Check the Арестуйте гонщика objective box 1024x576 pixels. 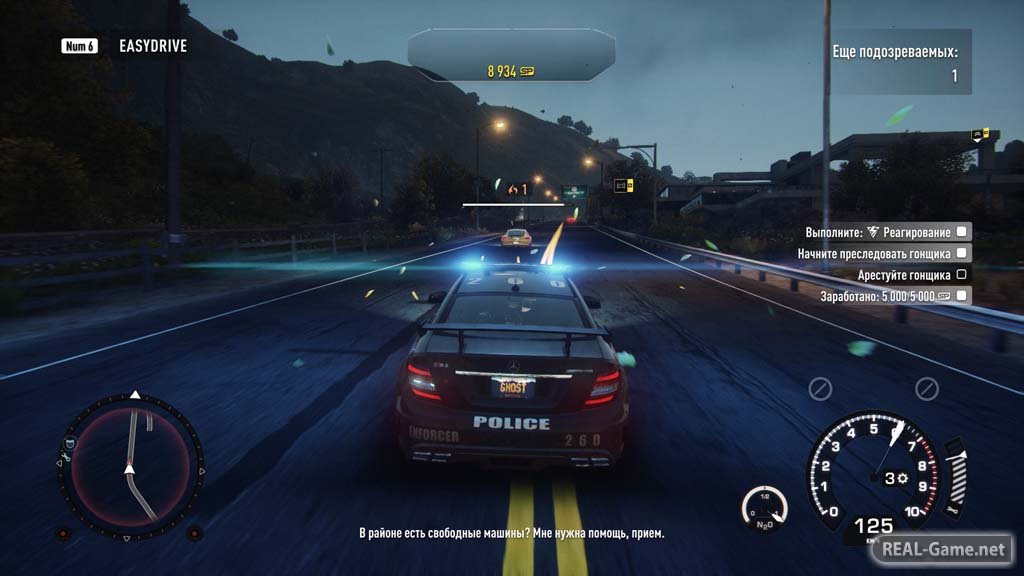point(961,275)
